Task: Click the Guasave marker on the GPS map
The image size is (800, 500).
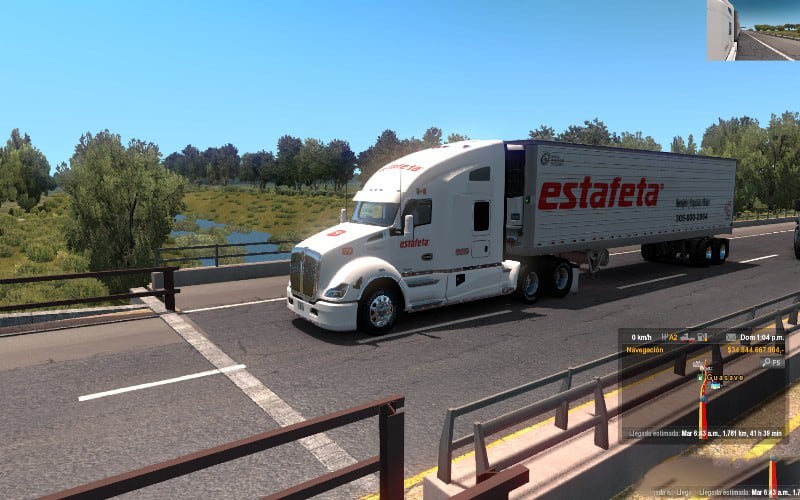Action: (x=724, y=378)
